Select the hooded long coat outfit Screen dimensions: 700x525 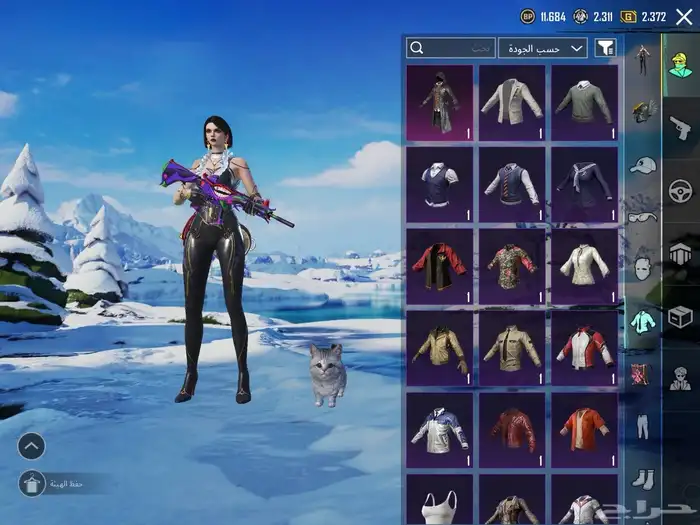(441, 102)
